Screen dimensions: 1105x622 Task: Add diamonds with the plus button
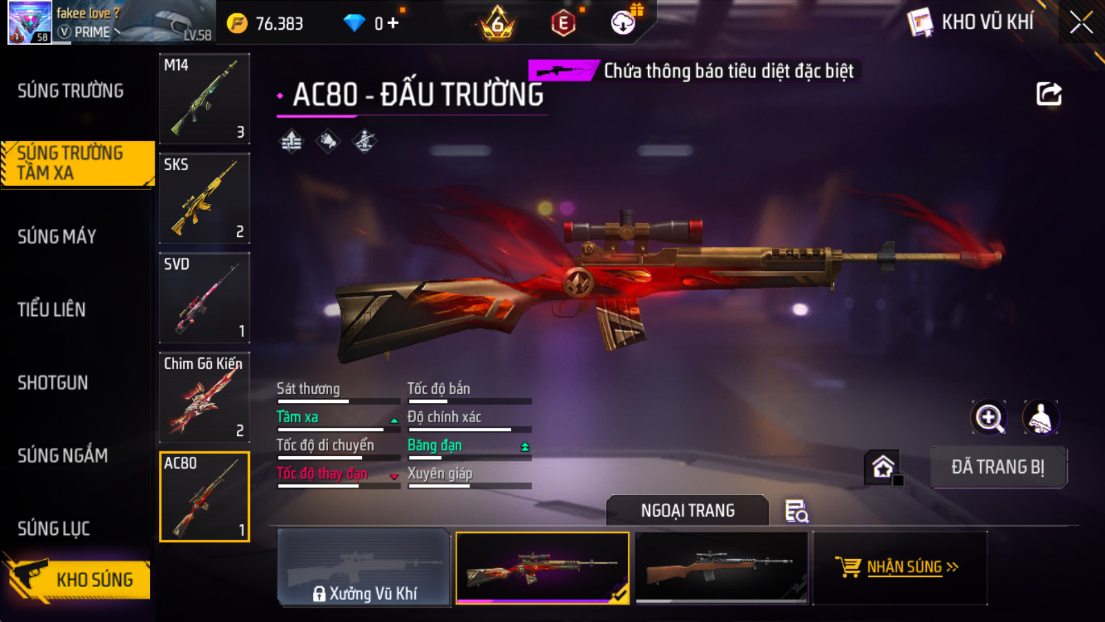pyautogui.click(x=393, y=23)
